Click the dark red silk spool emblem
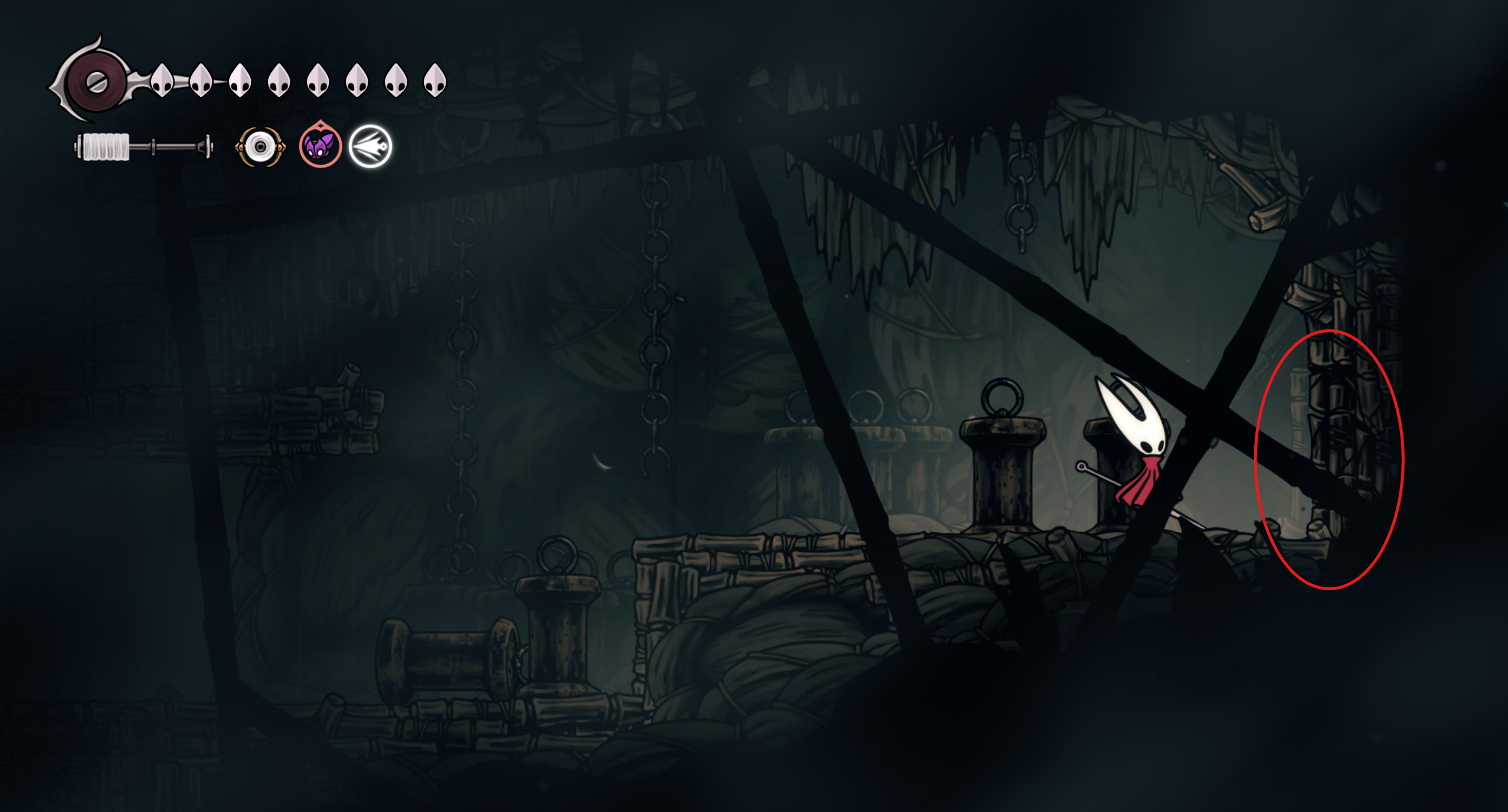 coord(96,82)
